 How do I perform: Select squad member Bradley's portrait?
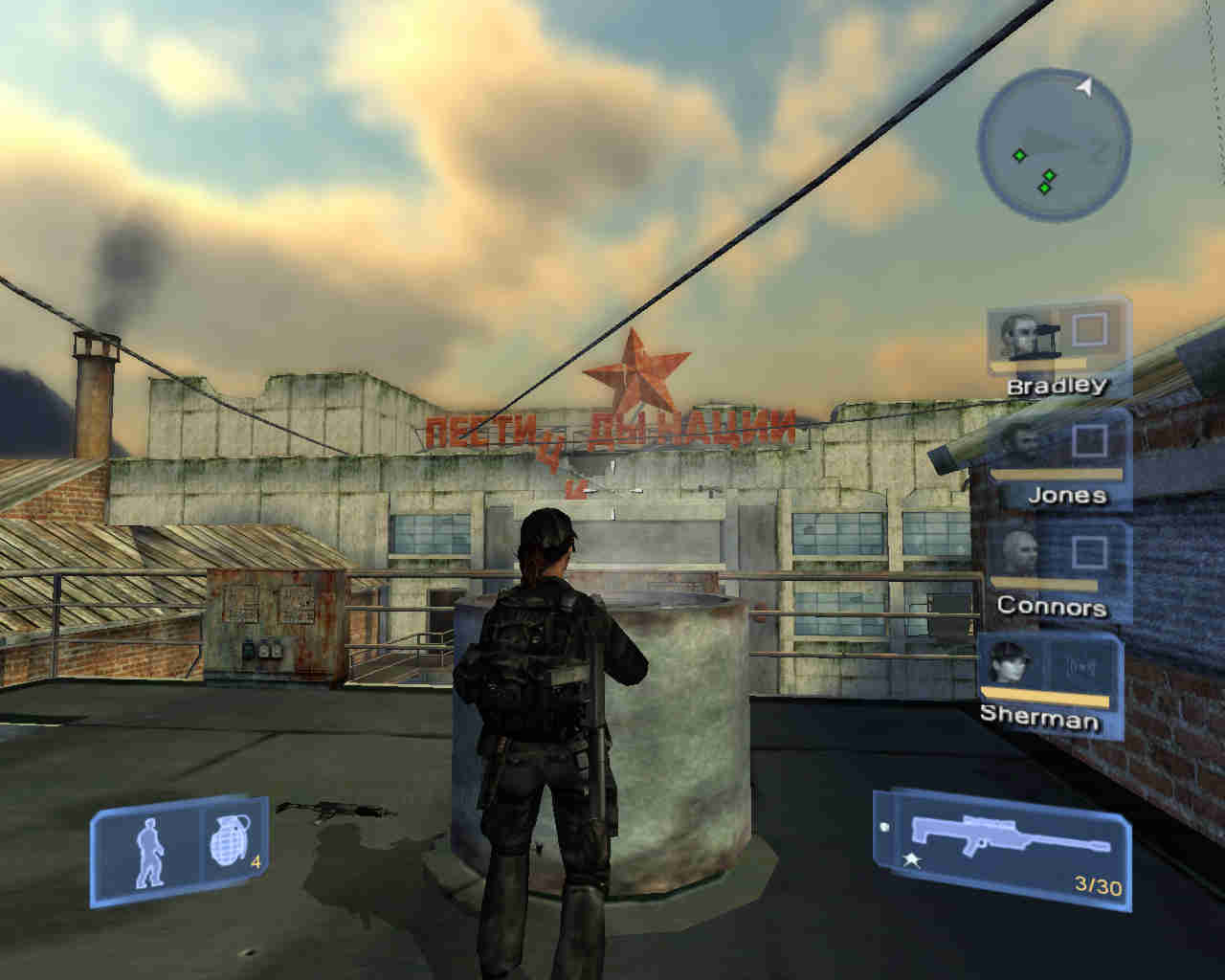pyautogui.click(x=1020, y=335)
